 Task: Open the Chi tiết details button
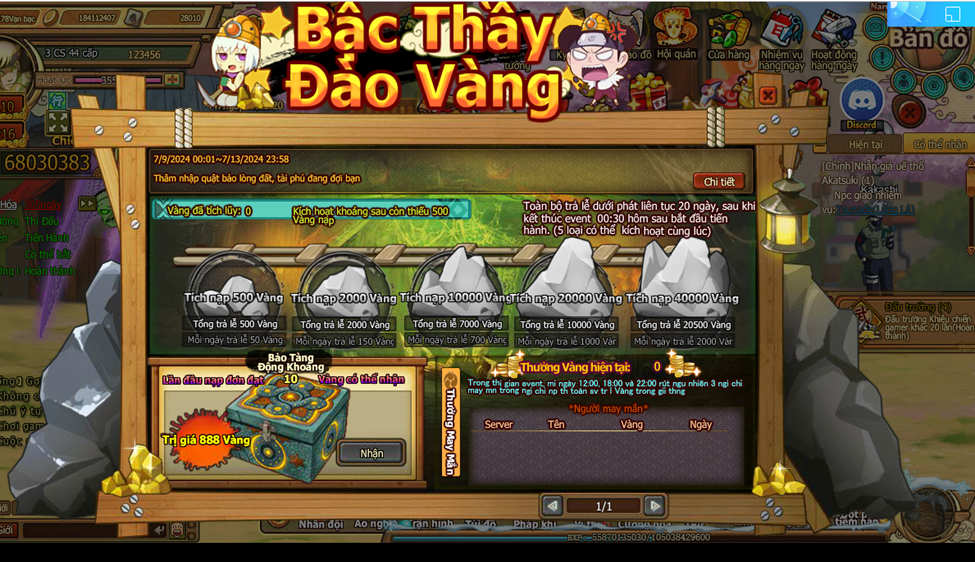[718, 182]
